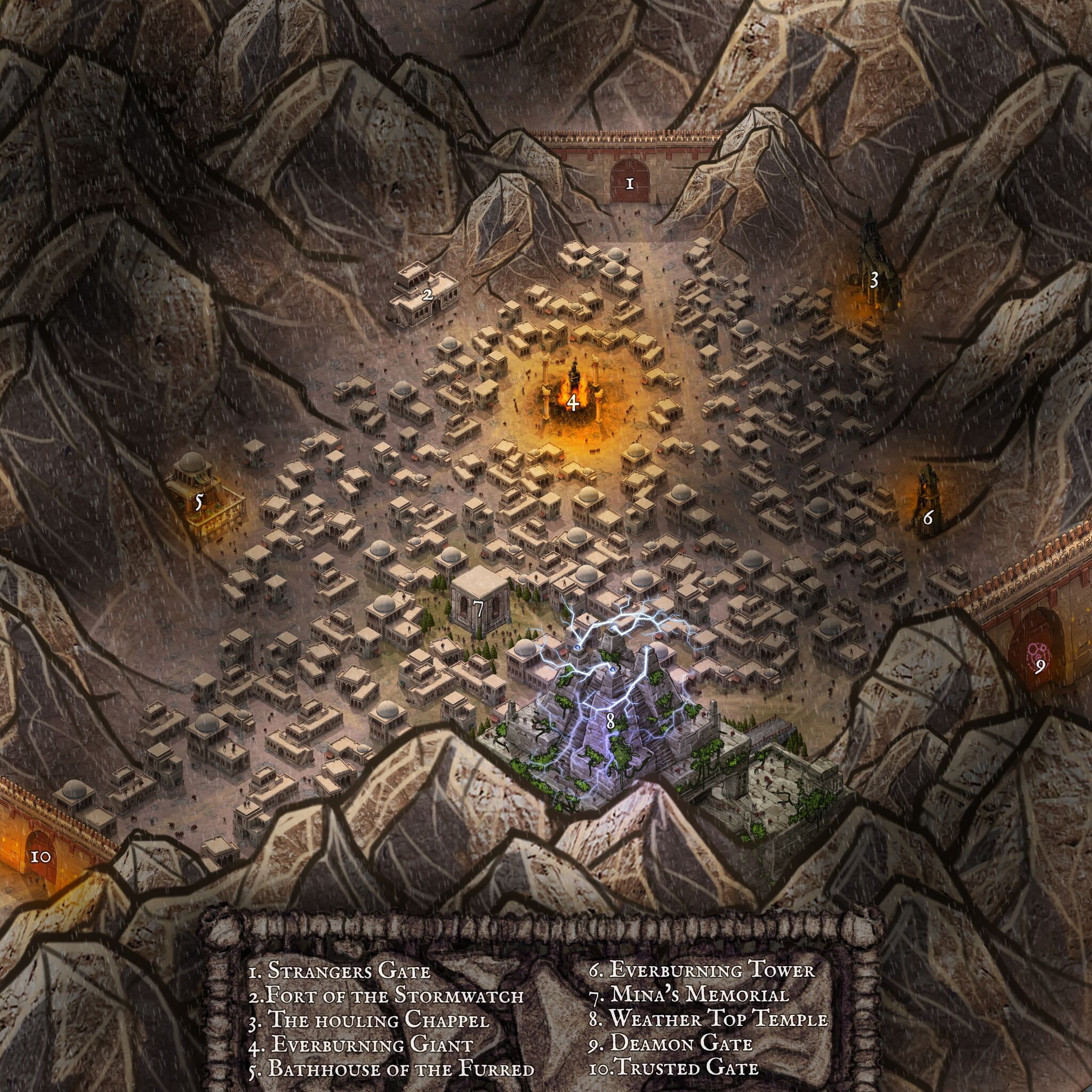Click the Everburning Tower legend entry
Viewport: 1092px width, 1092px height.
pos(701,970)
